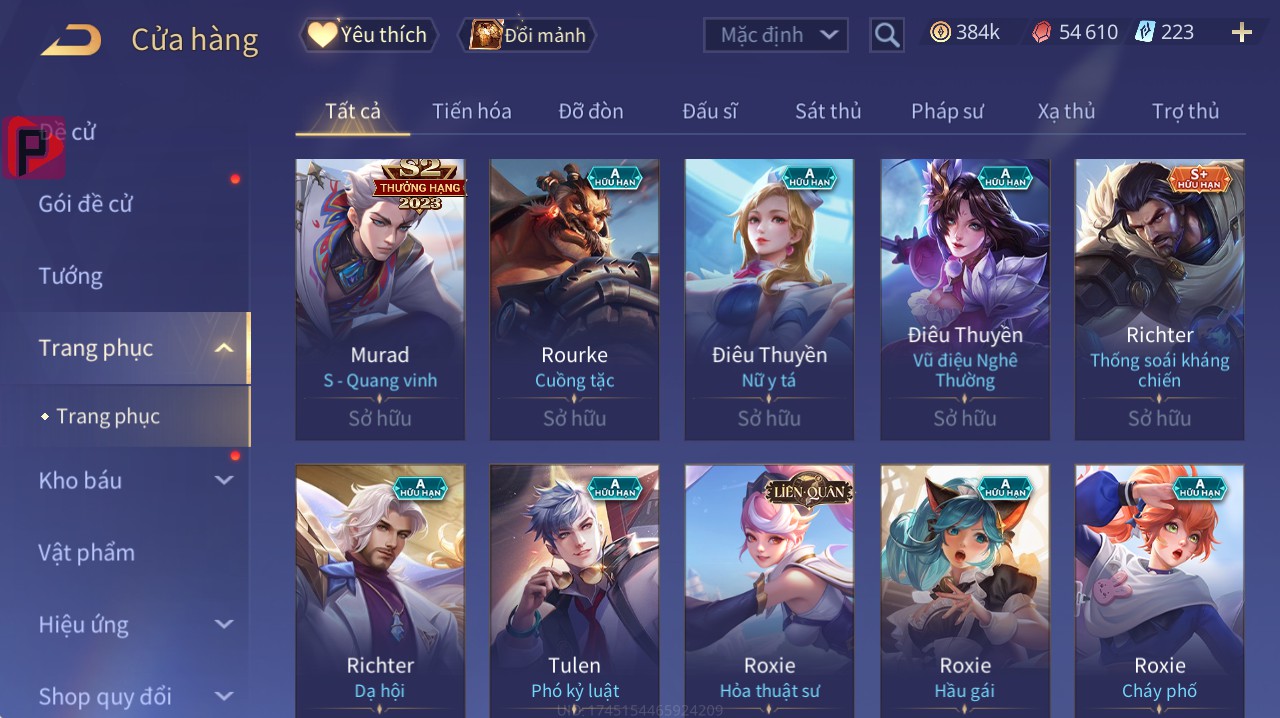
Task: View the Trợ thủ tab
Action: 1185,111
